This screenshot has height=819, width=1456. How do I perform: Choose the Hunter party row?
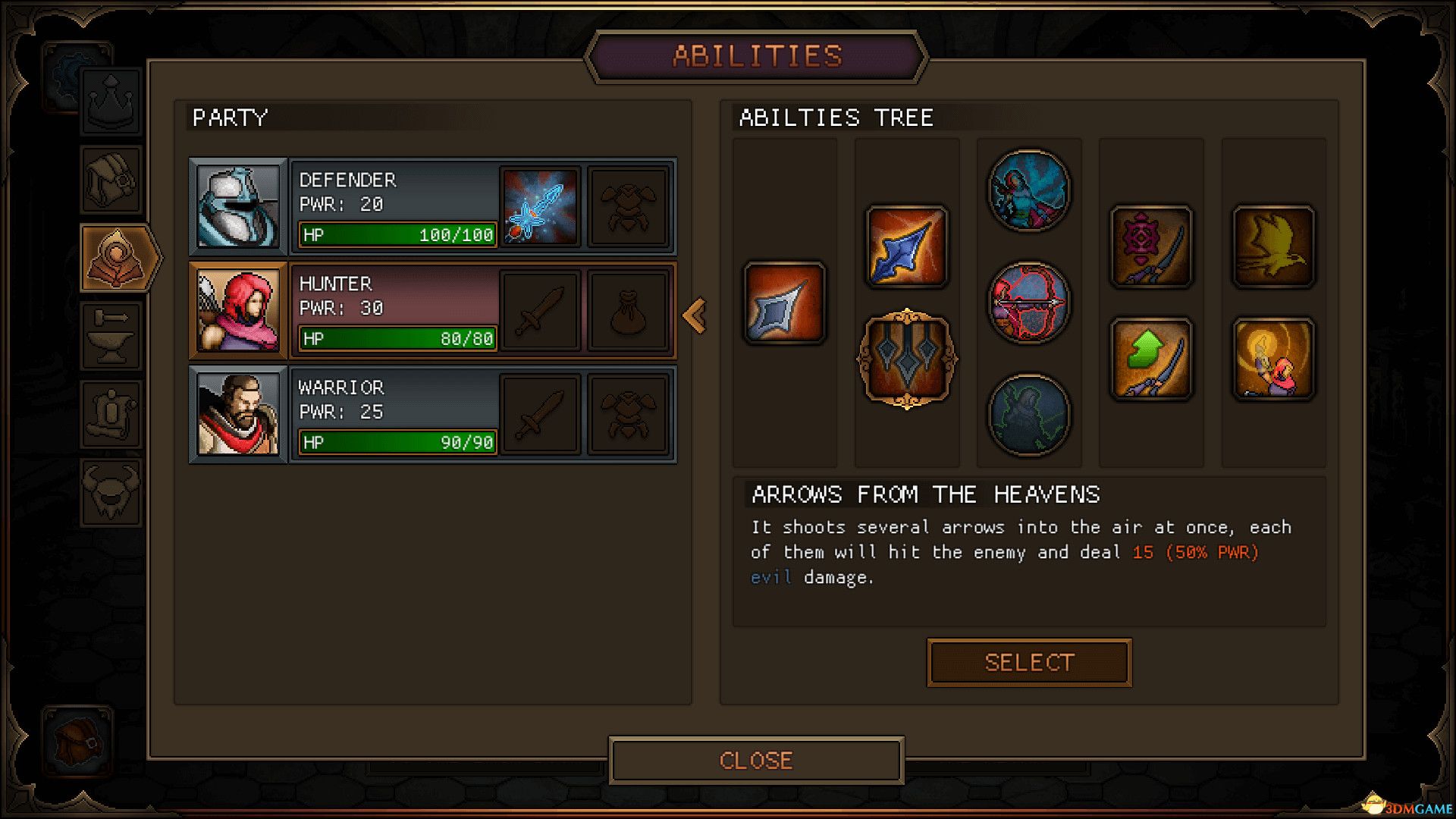pos(394,310)
